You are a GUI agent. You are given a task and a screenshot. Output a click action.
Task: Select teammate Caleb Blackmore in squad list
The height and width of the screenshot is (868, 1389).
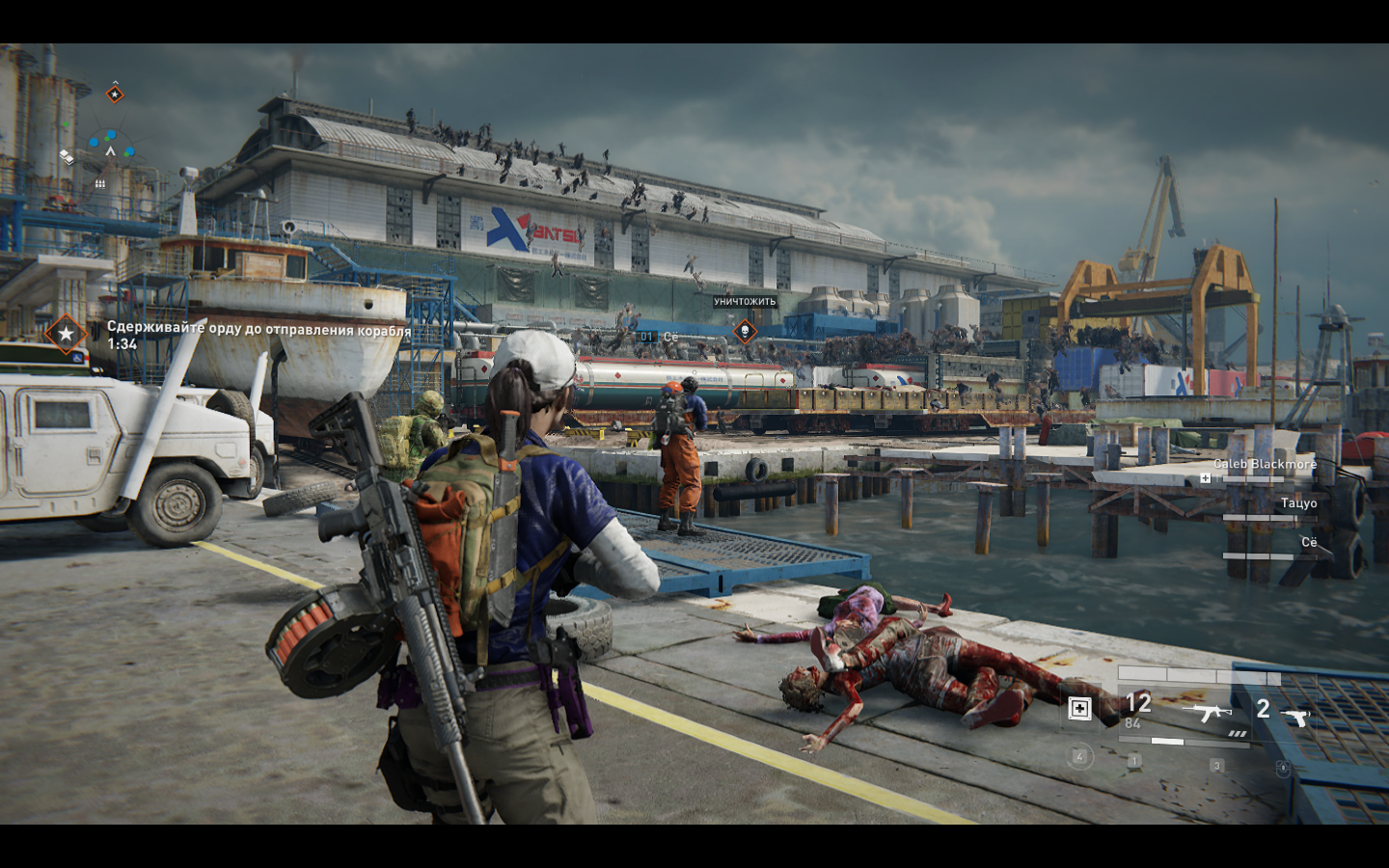1264,465
